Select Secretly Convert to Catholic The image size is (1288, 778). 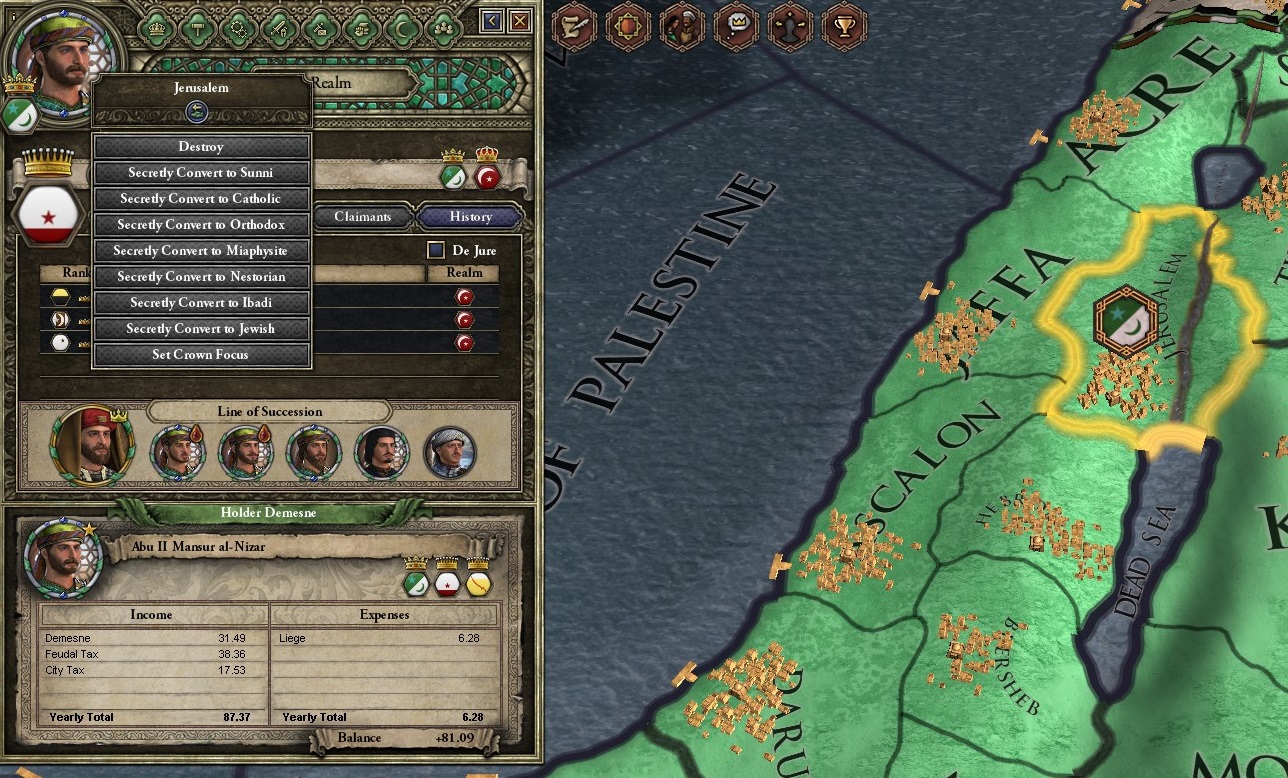point(201,198)
